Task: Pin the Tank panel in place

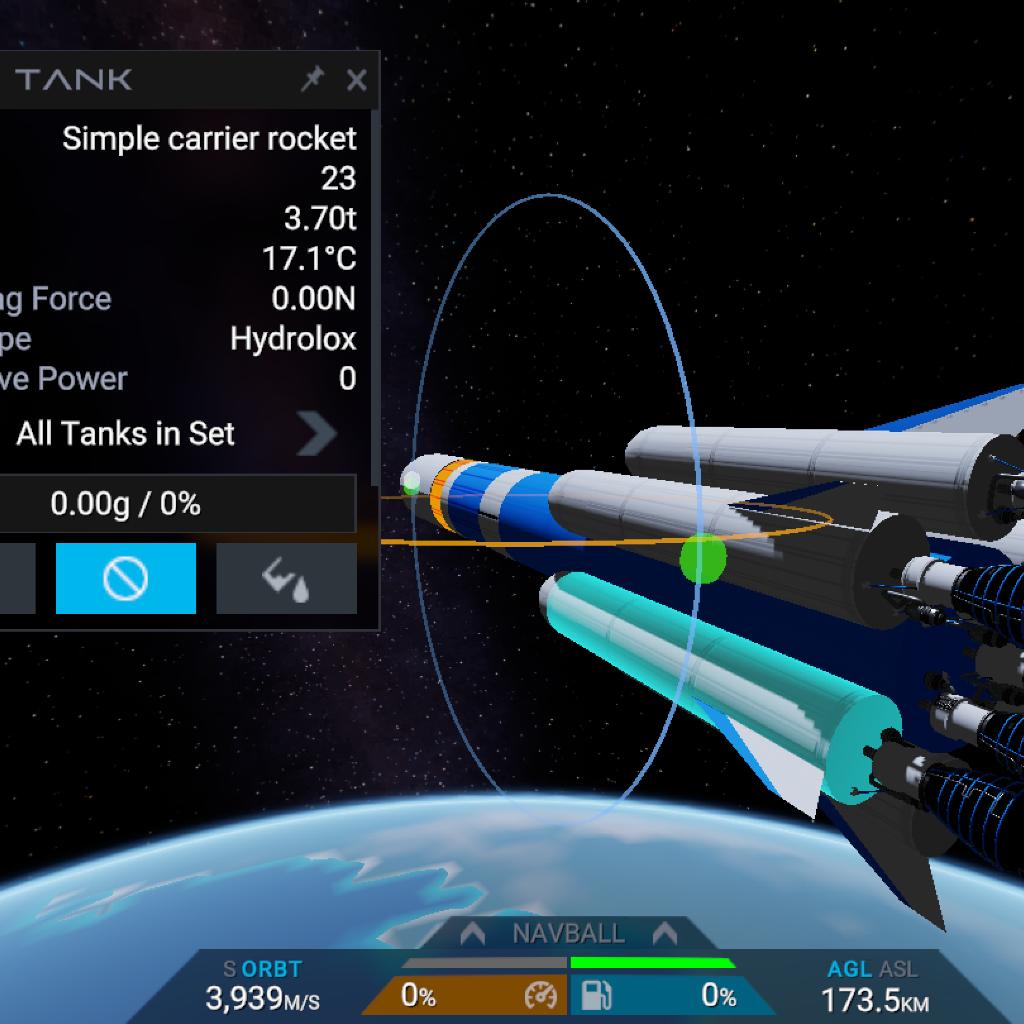Action: point(312,80)
